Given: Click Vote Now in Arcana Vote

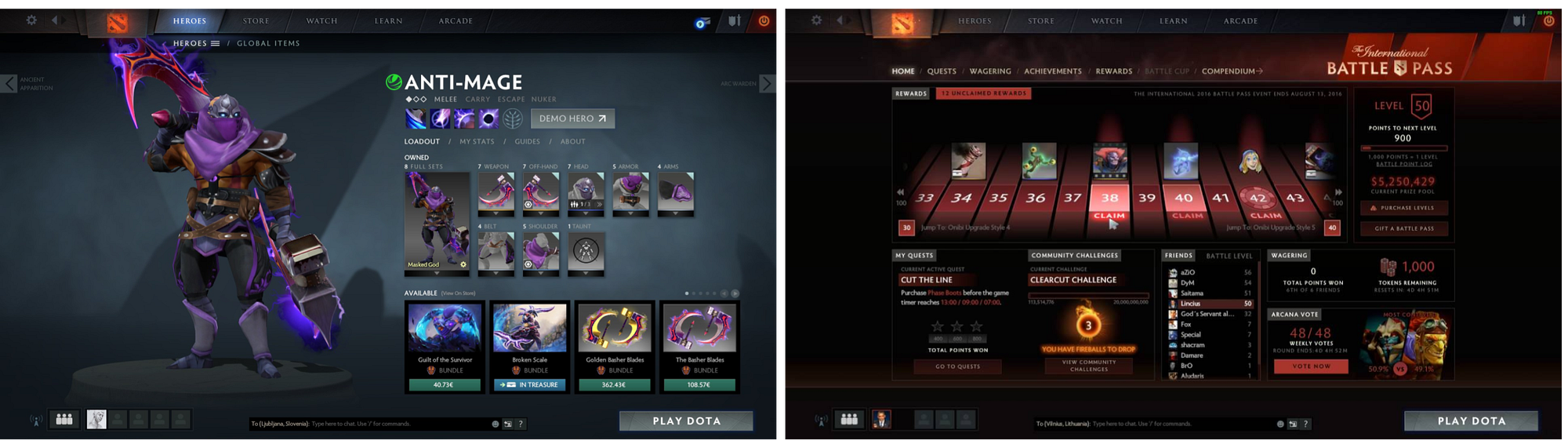Looking at the screenshot, I should 1311,366.
